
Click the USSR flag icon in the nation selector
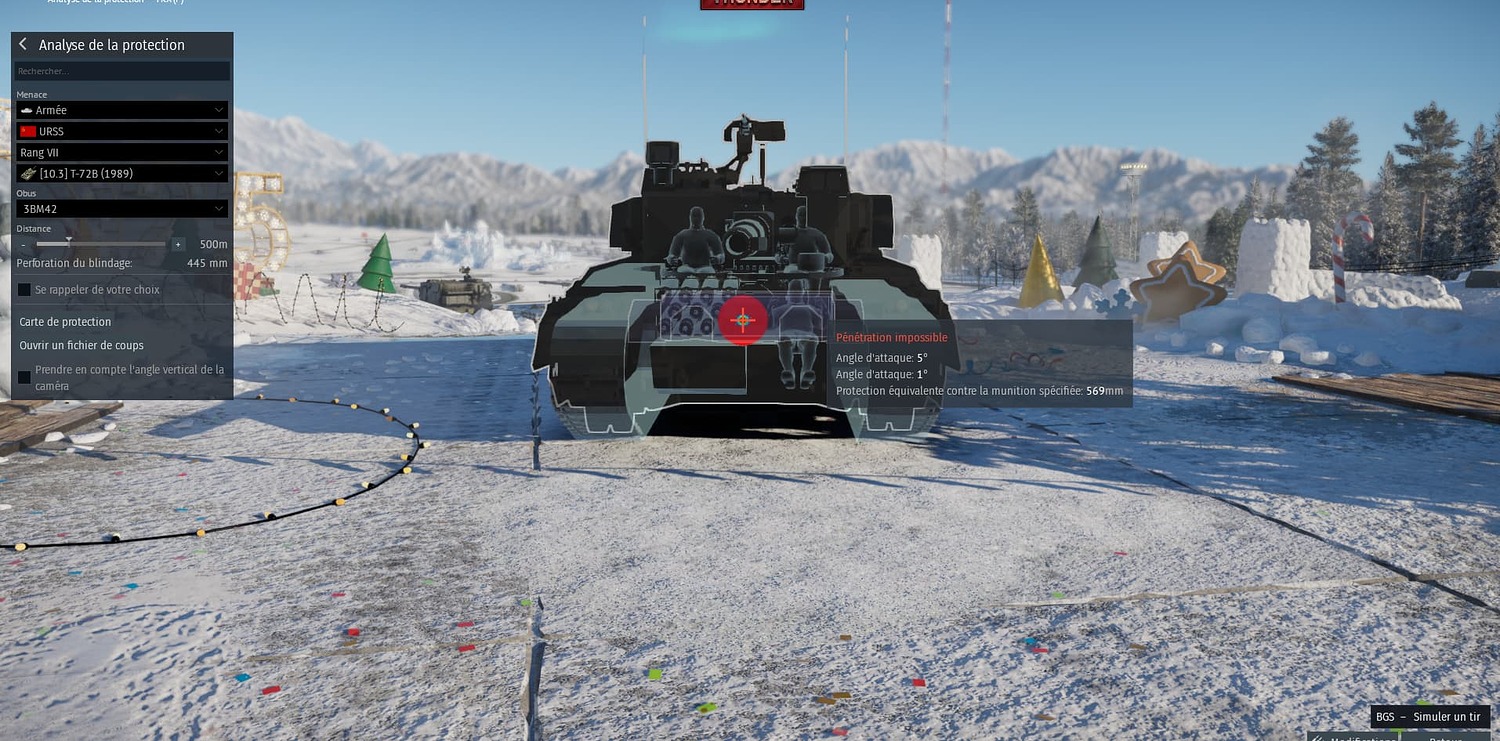(26, 131)
